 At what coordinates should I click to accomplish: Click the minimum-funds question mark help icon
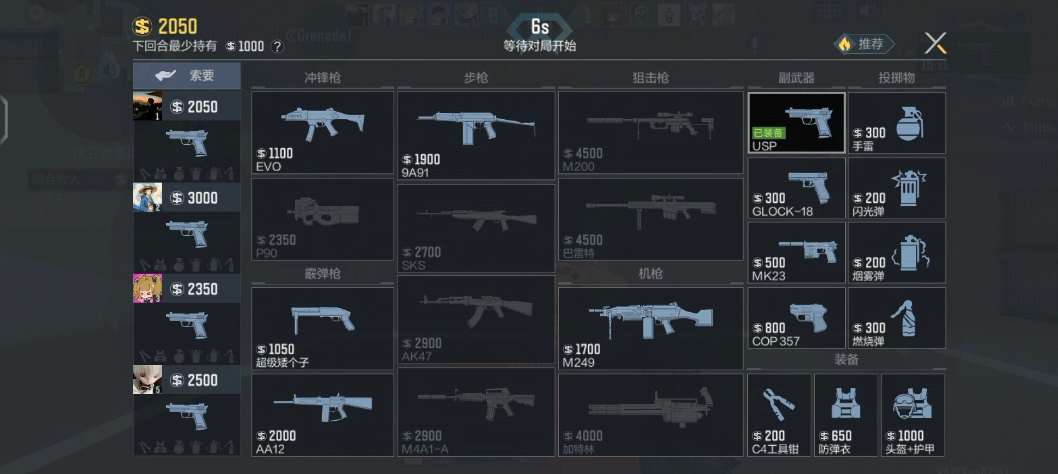pos(277,47)
